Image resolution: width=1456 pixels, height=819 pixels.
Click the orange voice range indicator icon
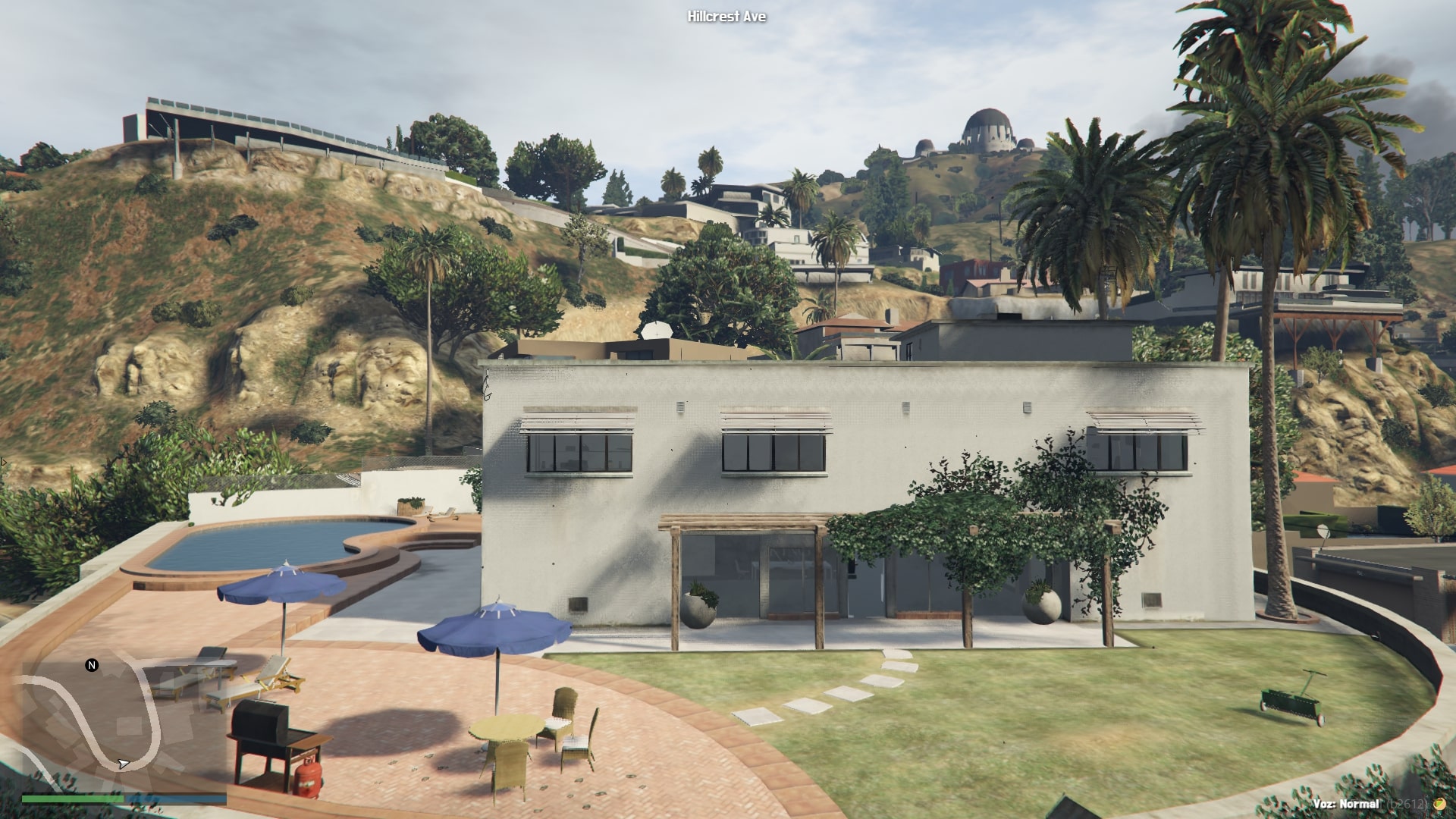click(1439, 804)
